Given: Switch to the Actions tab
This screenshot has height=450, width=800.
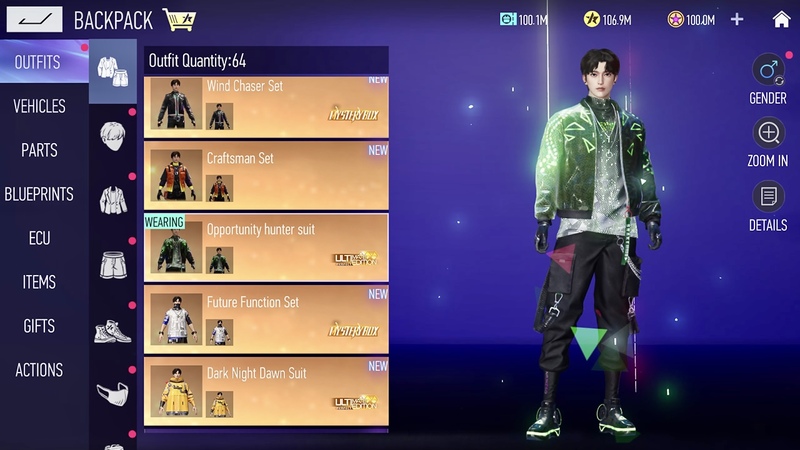Looking at the screenshot, I should pyautogui.click(x=39, y=370).
